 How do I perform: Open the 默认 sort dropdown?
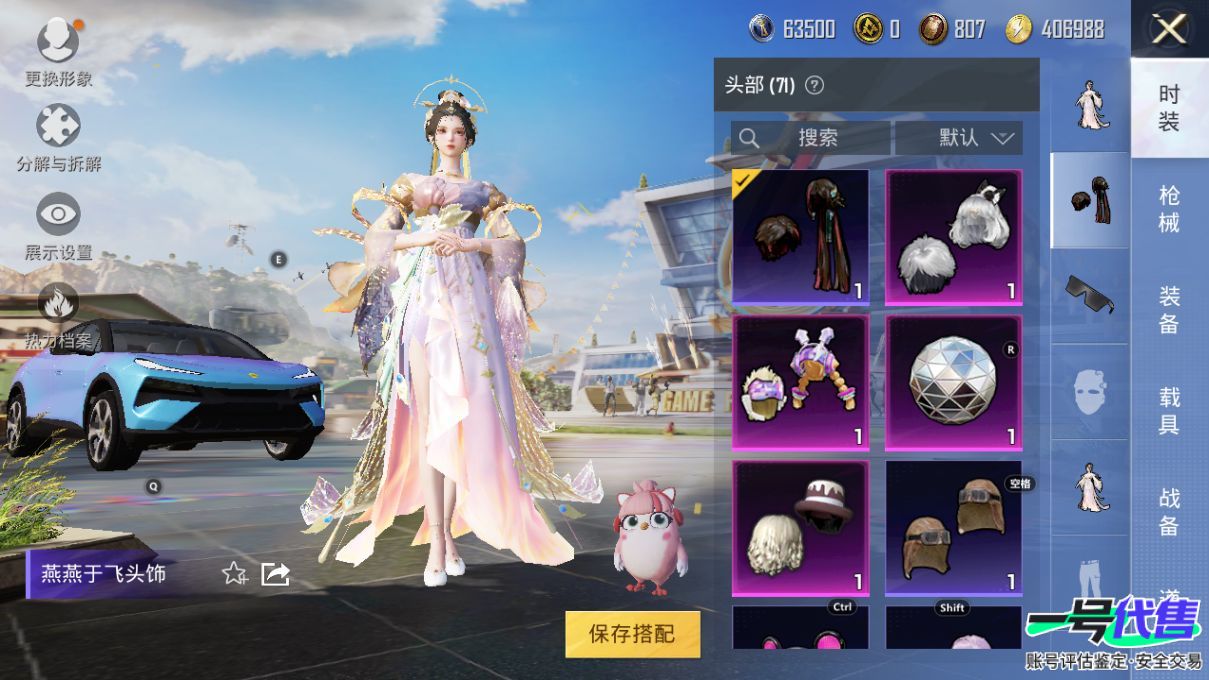tap(959, 138)
